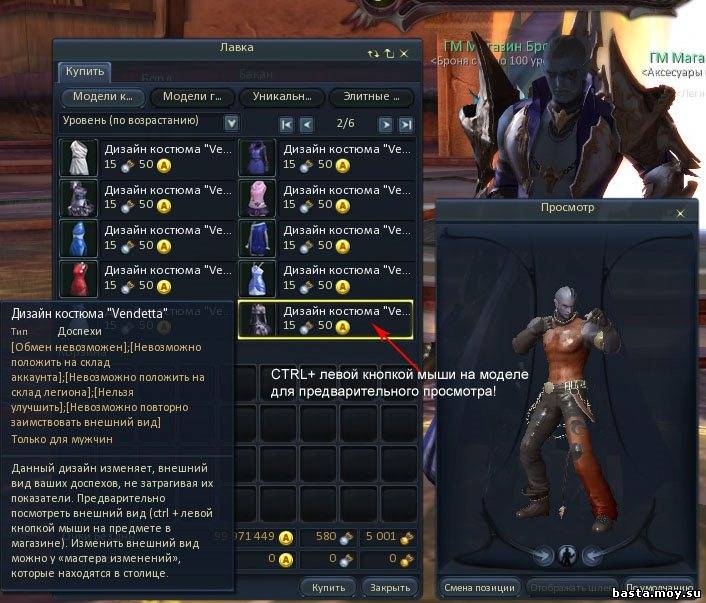Screen dimensions: 706x603
Task: Go to the previous shop page
Action: click(307, 124)
